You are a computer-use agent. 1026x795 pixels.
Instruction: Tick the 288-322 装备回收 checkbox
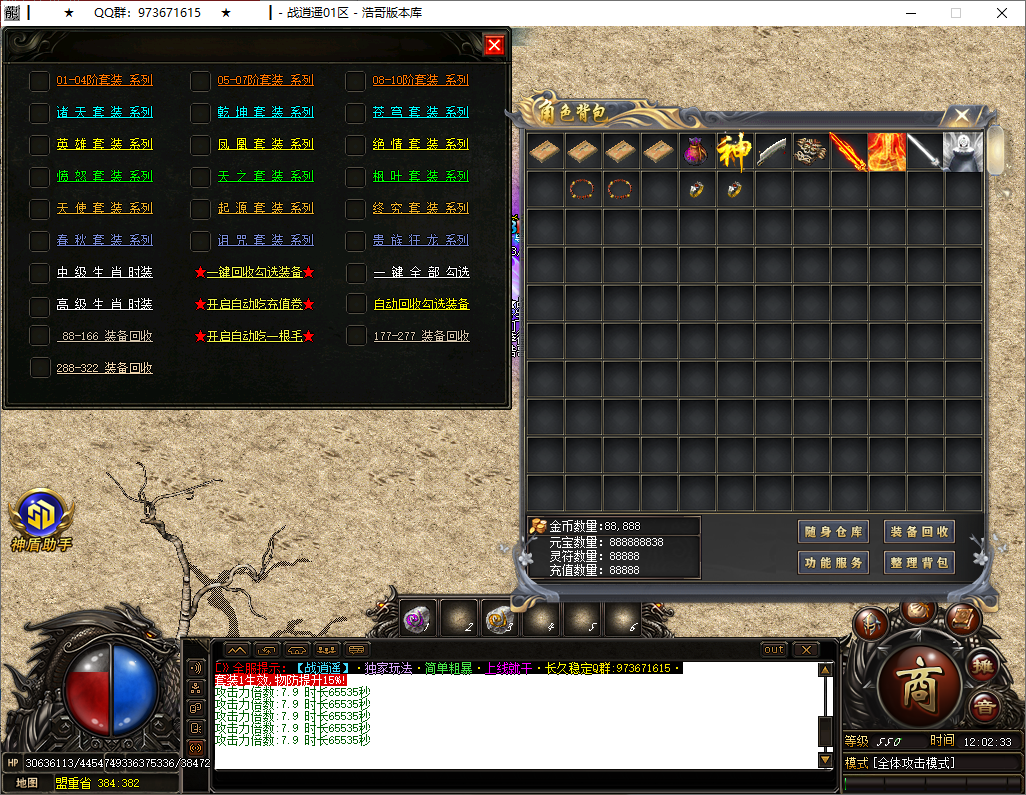tap(39, 368)
